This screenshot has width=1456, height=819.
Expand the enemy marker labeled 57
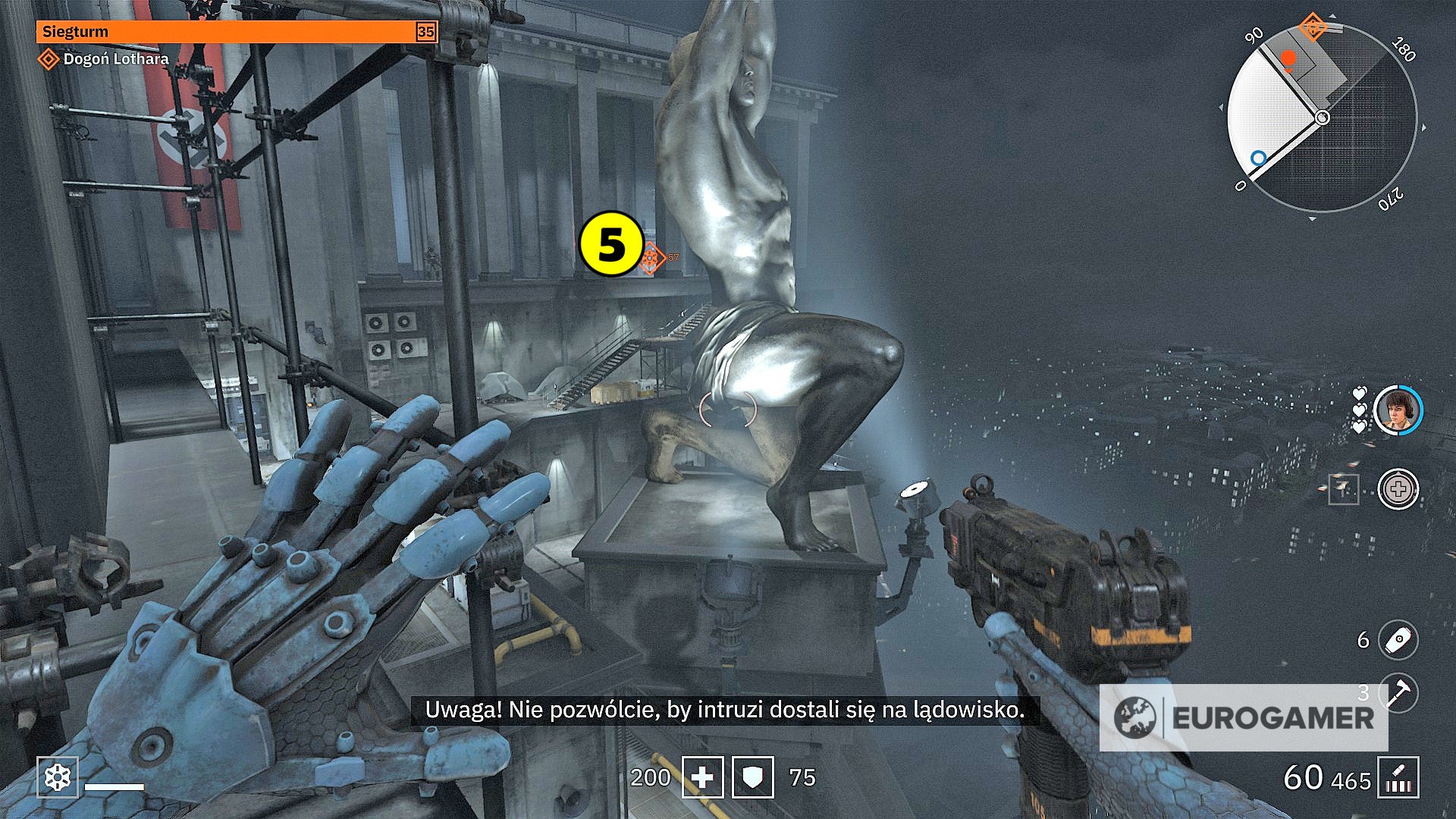[x=651, y=256]
